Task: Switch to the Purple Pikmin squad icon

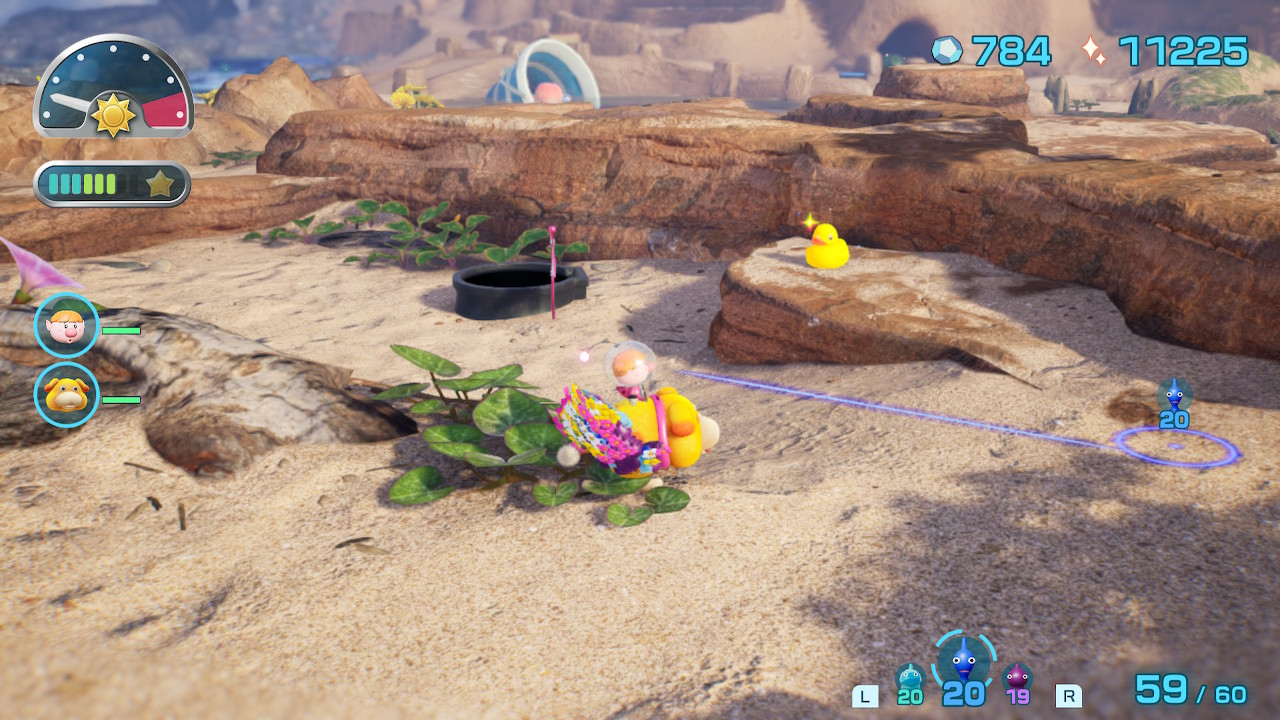Action: click(x=1017, y=678)
